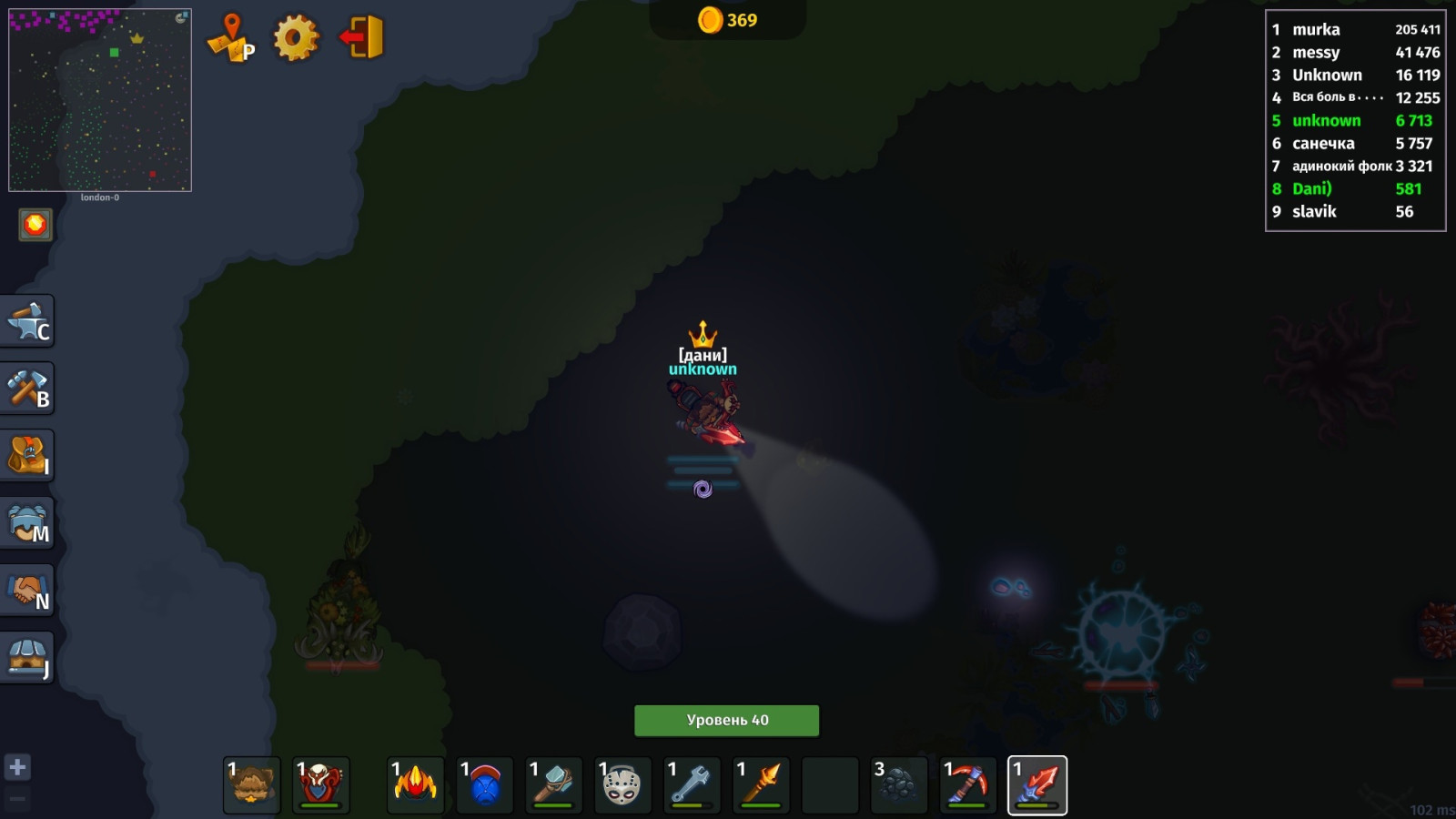1456x819 pixels.
Task: Click the orange gem buff icon
Action: 35,225
